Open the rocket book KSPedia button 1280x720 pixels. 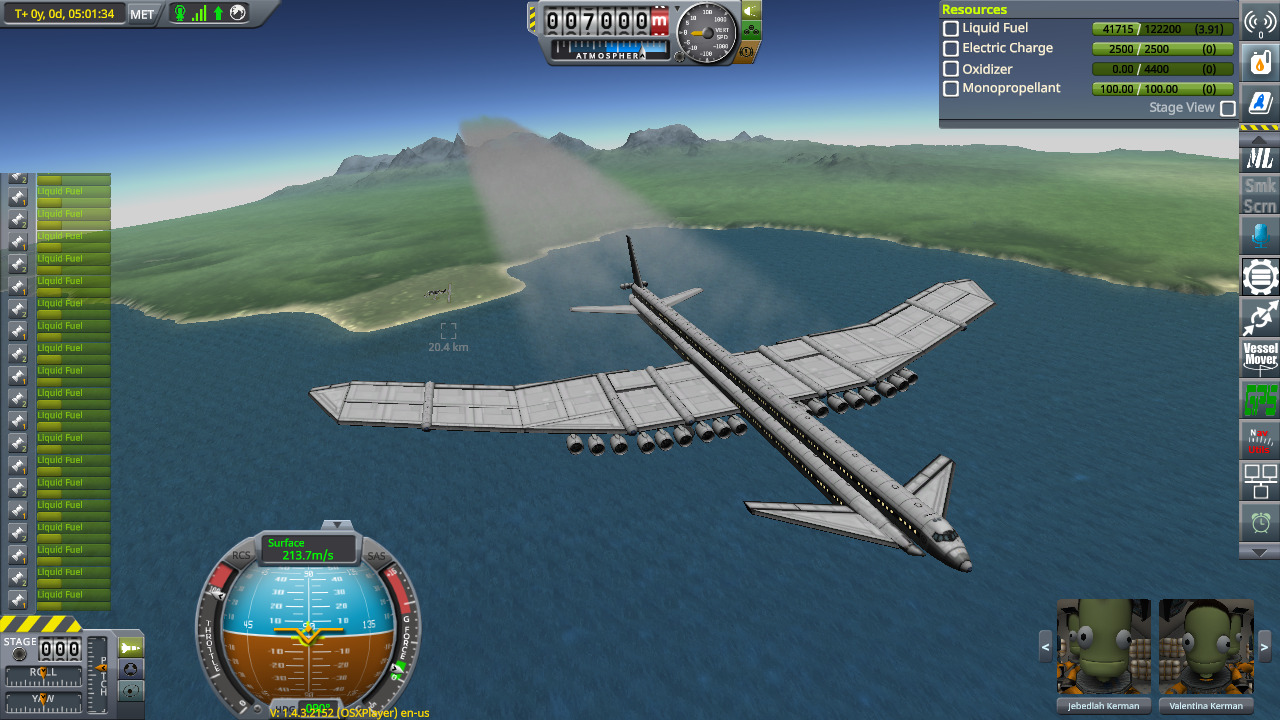[x=1260, y=101]
